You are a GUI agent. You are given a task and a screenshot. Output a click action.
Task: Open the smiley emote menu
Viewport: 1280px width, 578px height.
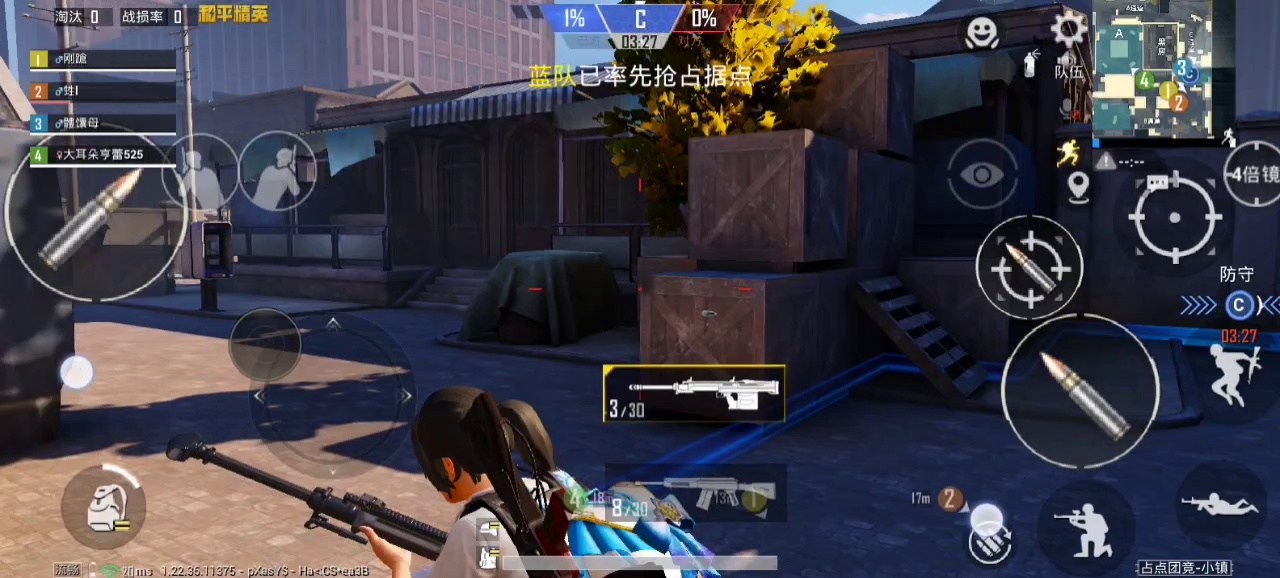pos(982,33)
